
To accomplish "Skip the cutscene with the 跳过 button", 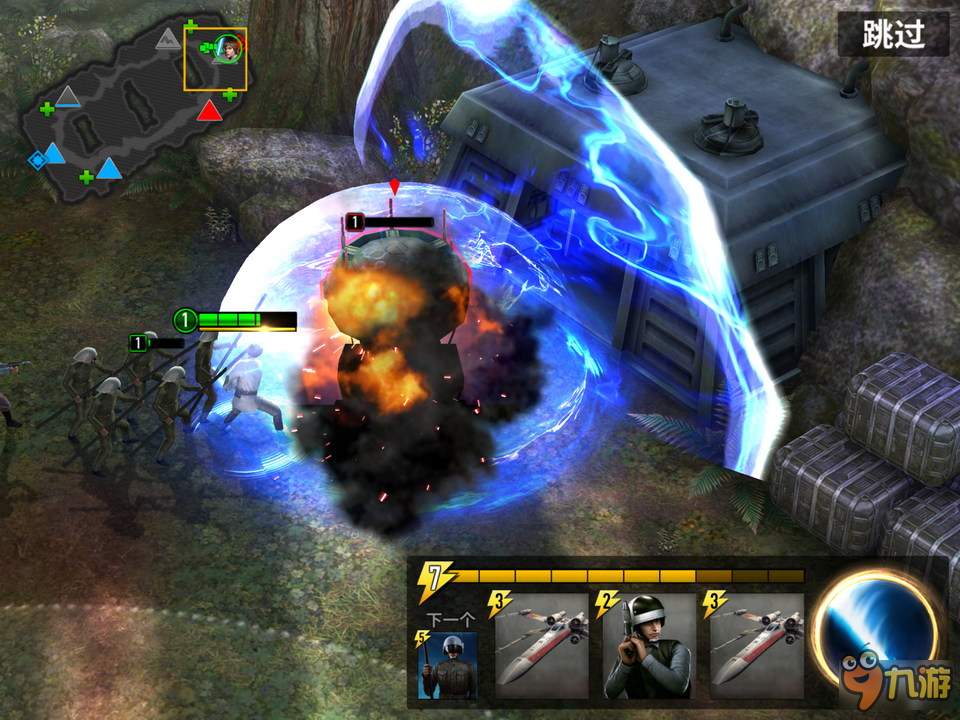I will [x=892, y=35].
